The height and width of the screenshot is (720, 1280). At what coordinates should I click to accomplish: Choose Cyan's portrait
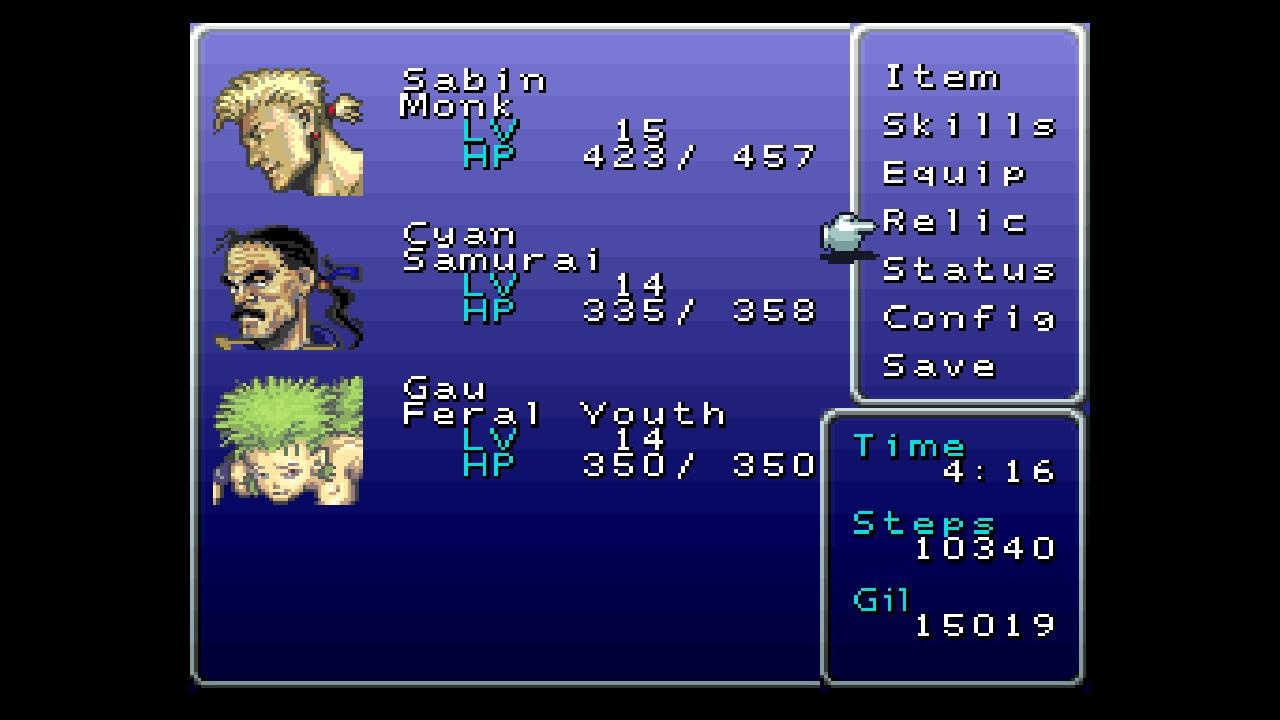click(288, 287)
